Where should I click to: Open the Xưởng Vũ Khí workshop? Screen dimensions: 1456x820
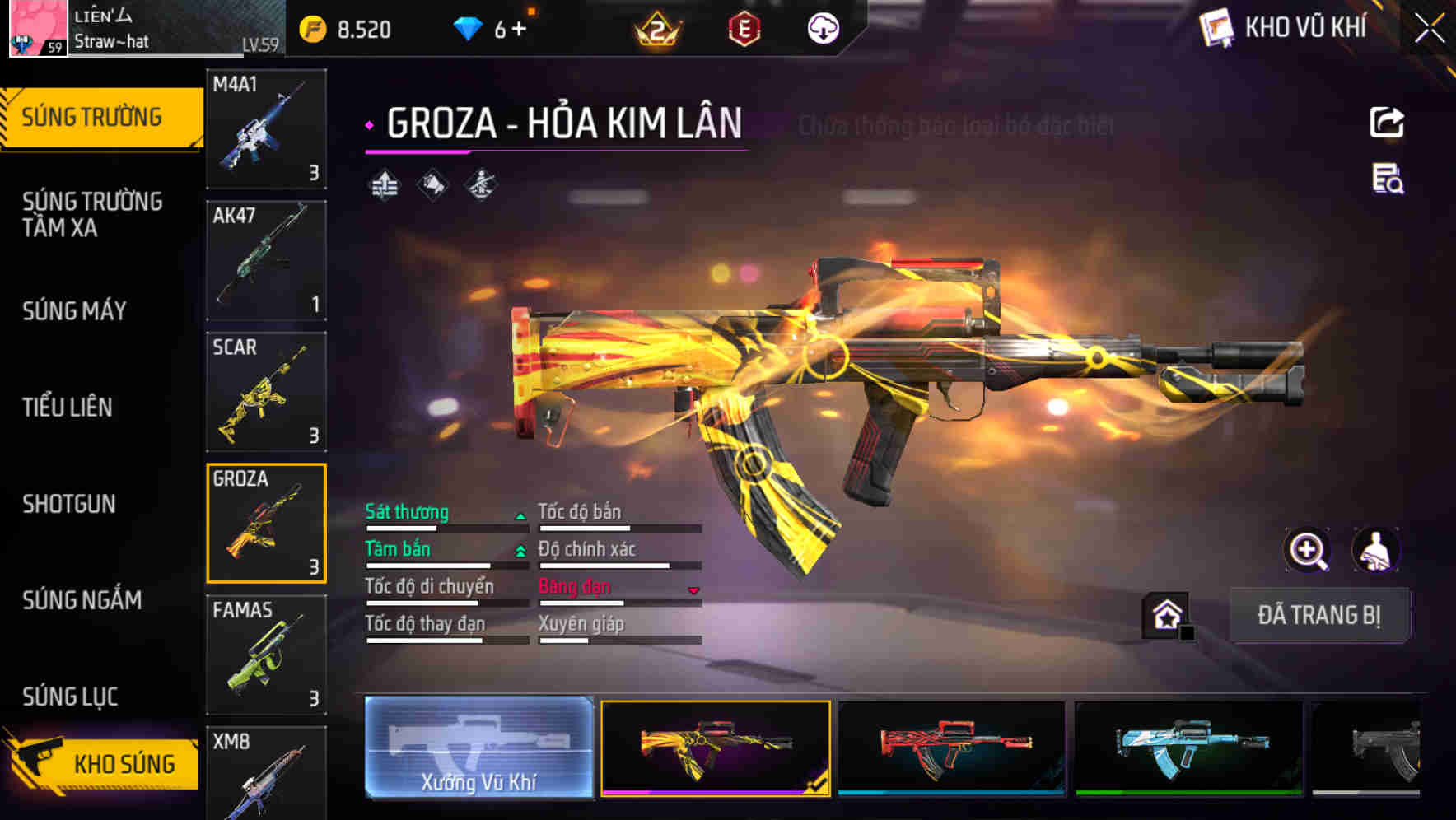(x=478, y=747)
